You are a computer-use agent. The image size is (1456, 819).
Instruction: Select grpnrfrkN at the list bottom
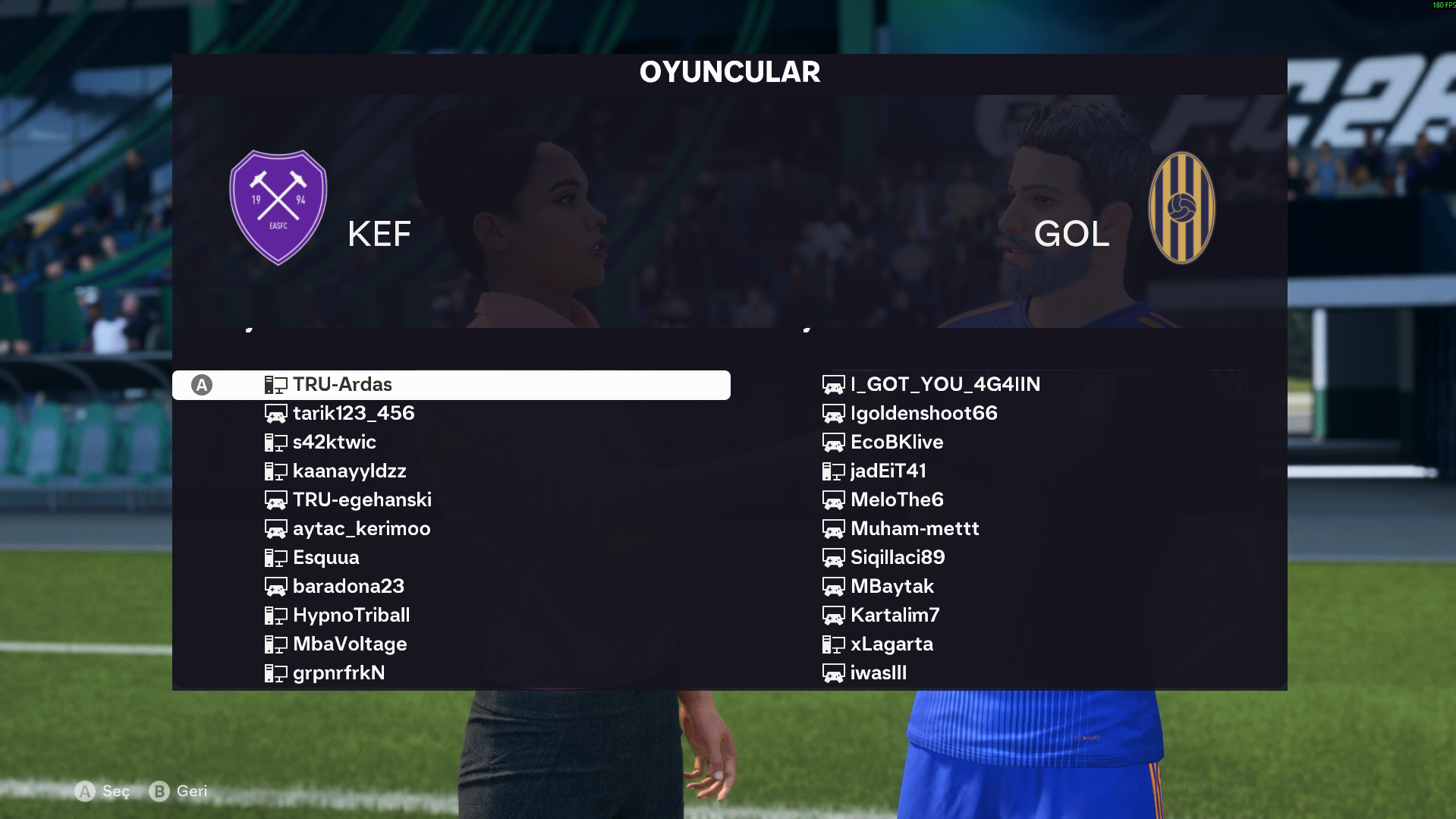[338, 673]
